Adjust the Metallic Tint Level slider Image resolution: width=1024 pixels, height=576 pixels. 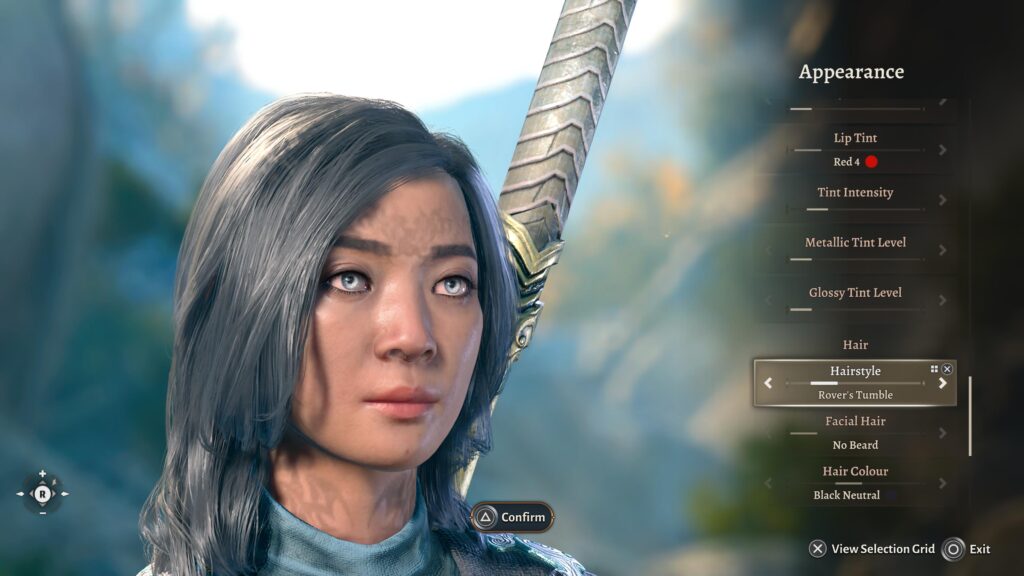[x=855, y=259]
